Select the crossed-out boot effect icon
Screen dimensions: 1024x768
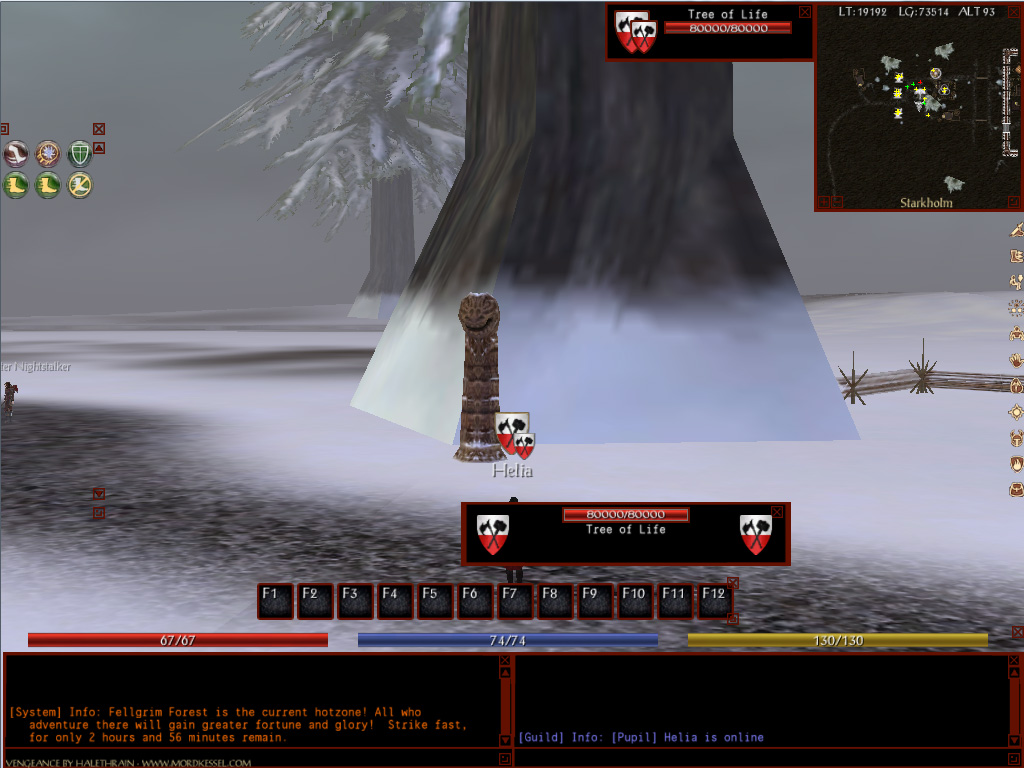[x=79, y=185]
